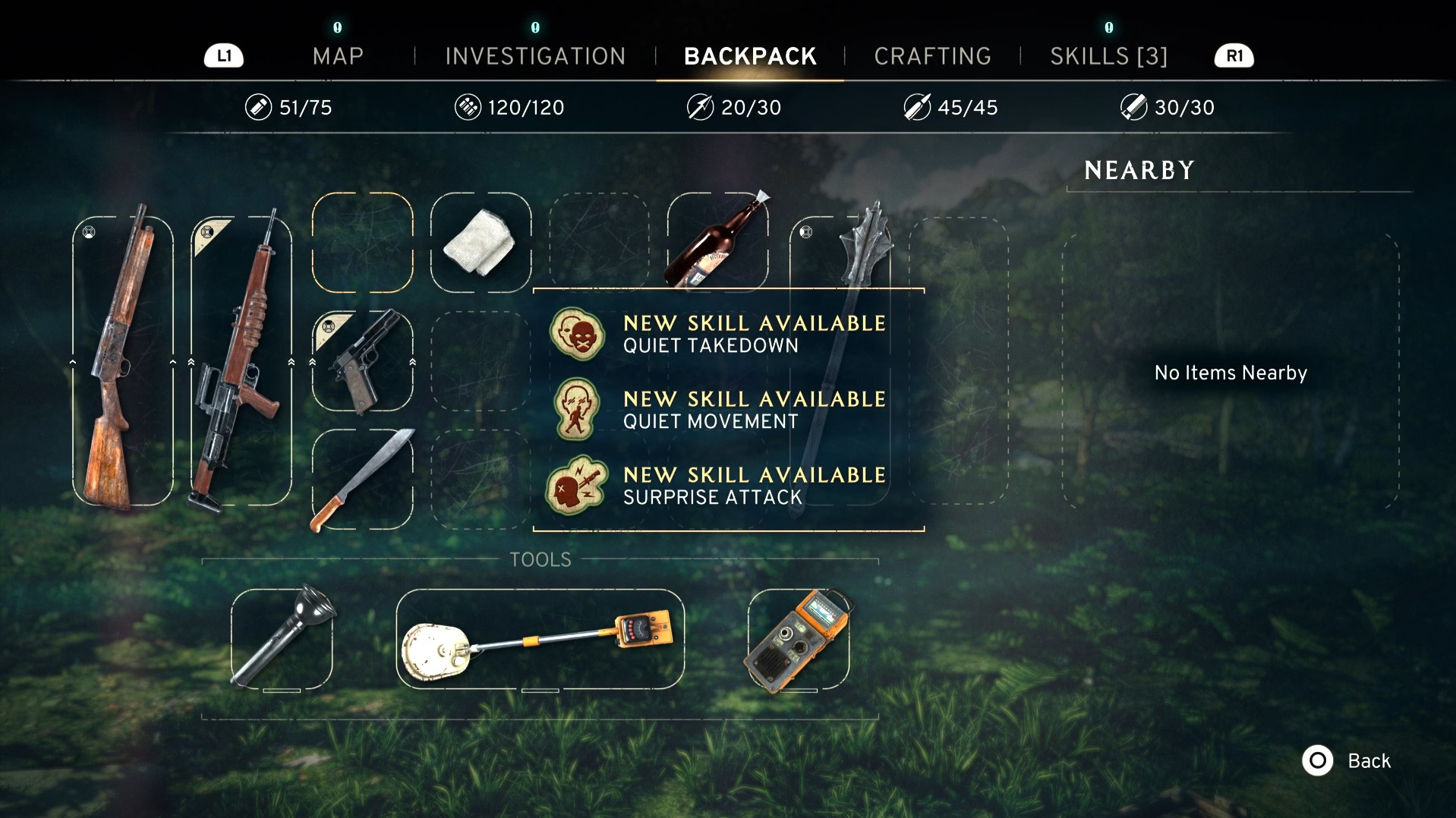Select the Backpack tab
1456x818 pixels.
750,56
